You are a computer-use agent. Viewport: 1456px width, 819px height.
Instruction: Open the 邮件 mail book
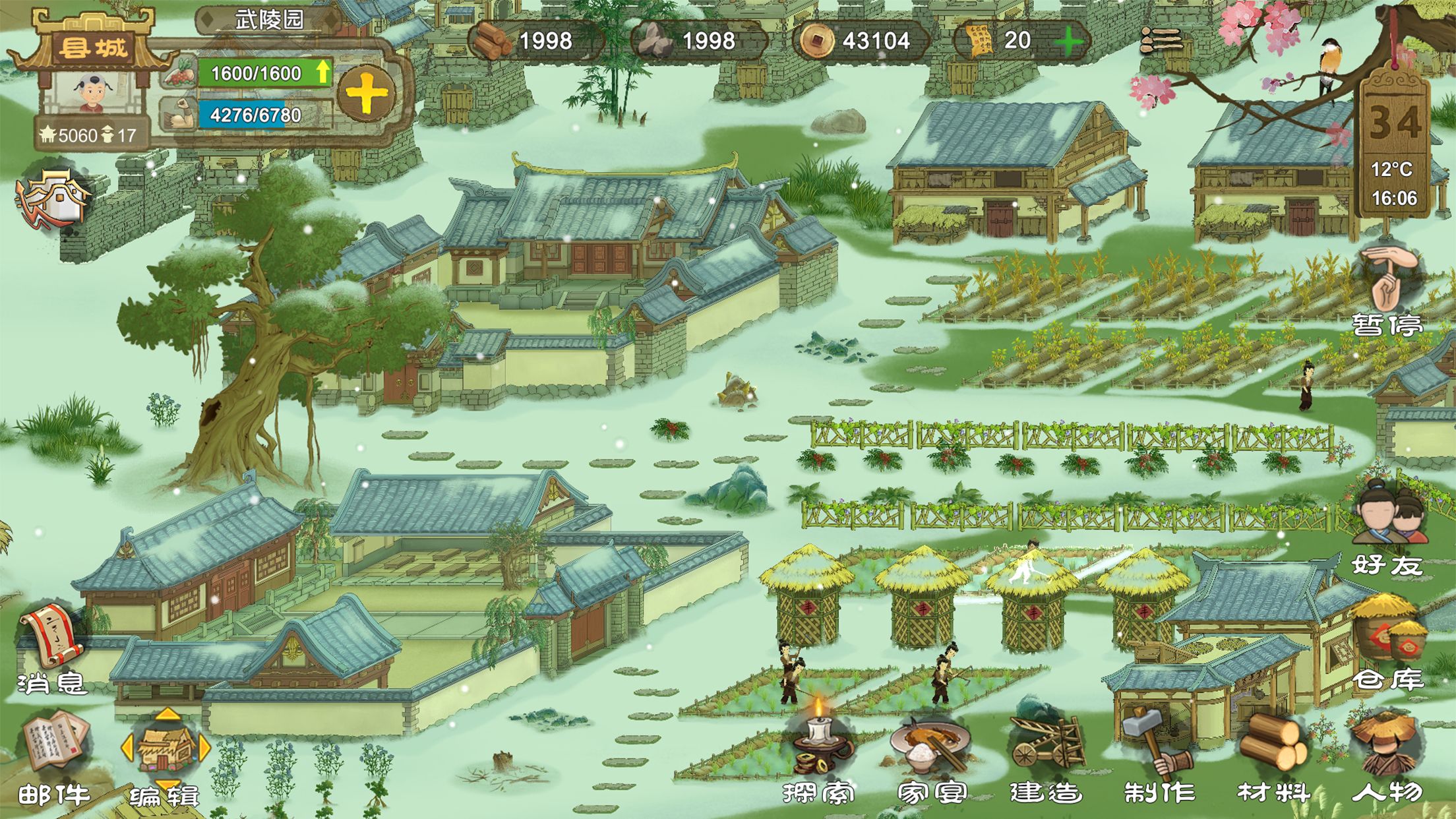point(54,758)
